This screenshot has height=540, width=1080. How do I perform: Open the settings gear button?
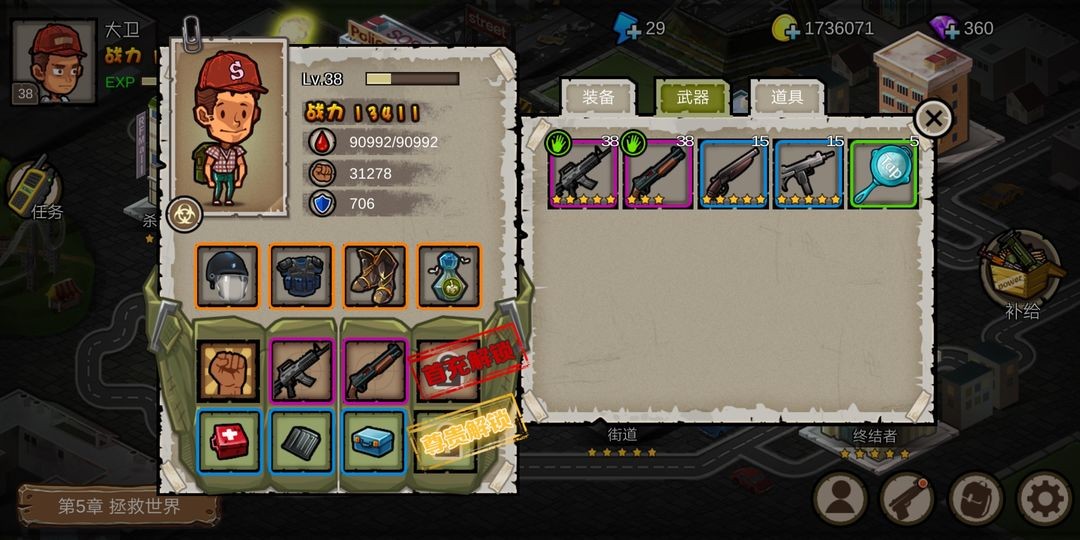click(x=1043, y=498)
